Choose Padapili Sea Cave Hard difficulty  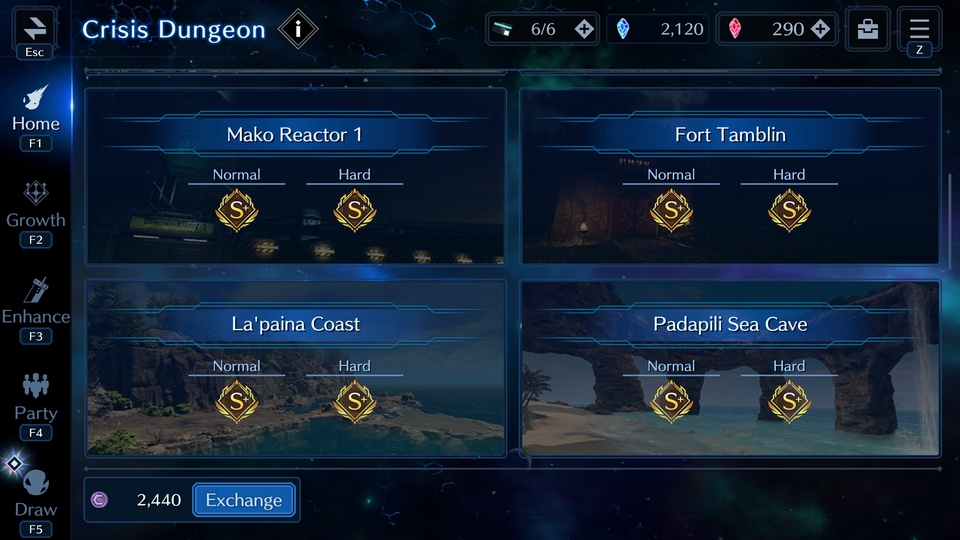(789, 401)
